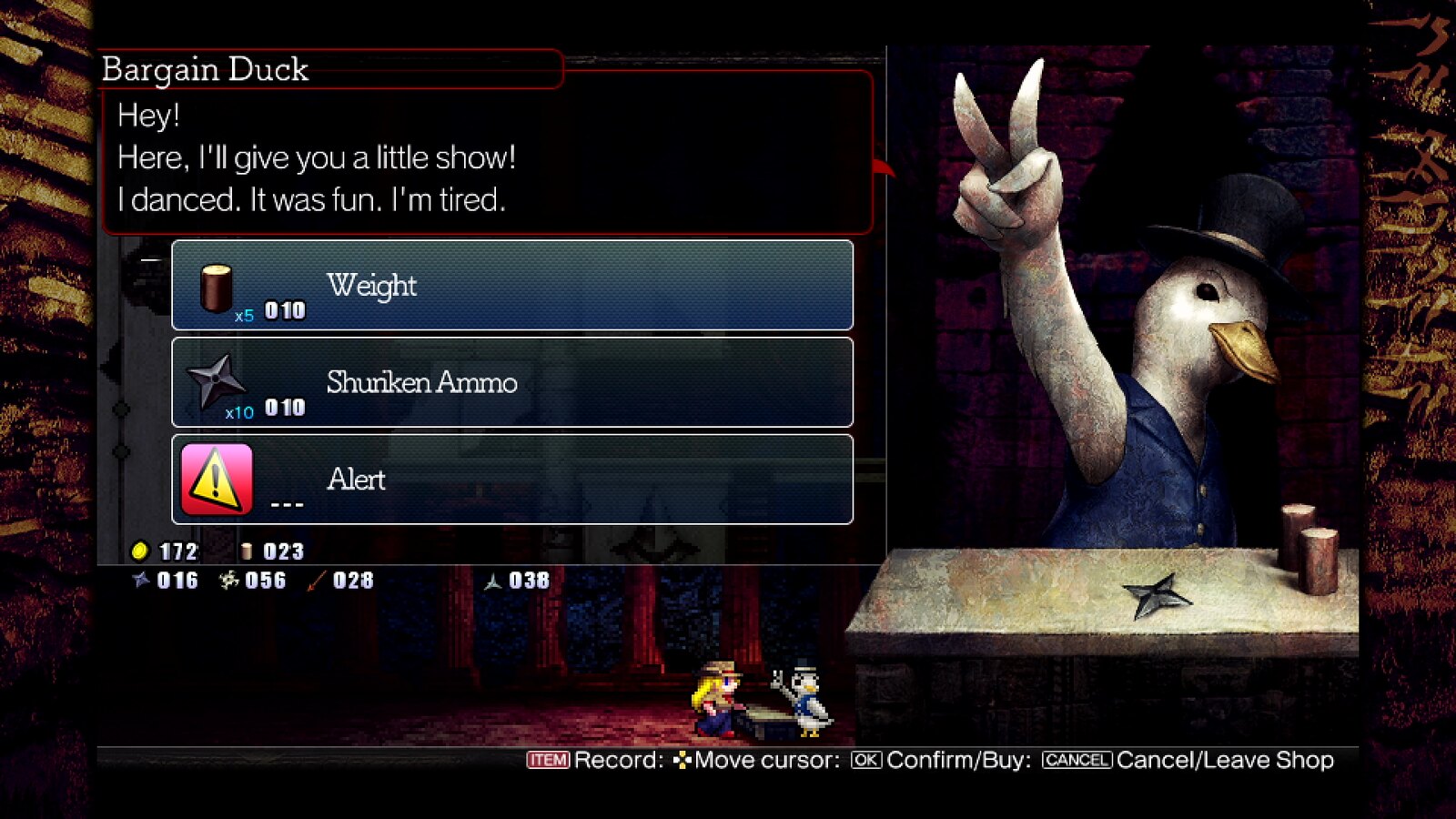Click the ITEM Record button in the bottom bar

point(546,759)
